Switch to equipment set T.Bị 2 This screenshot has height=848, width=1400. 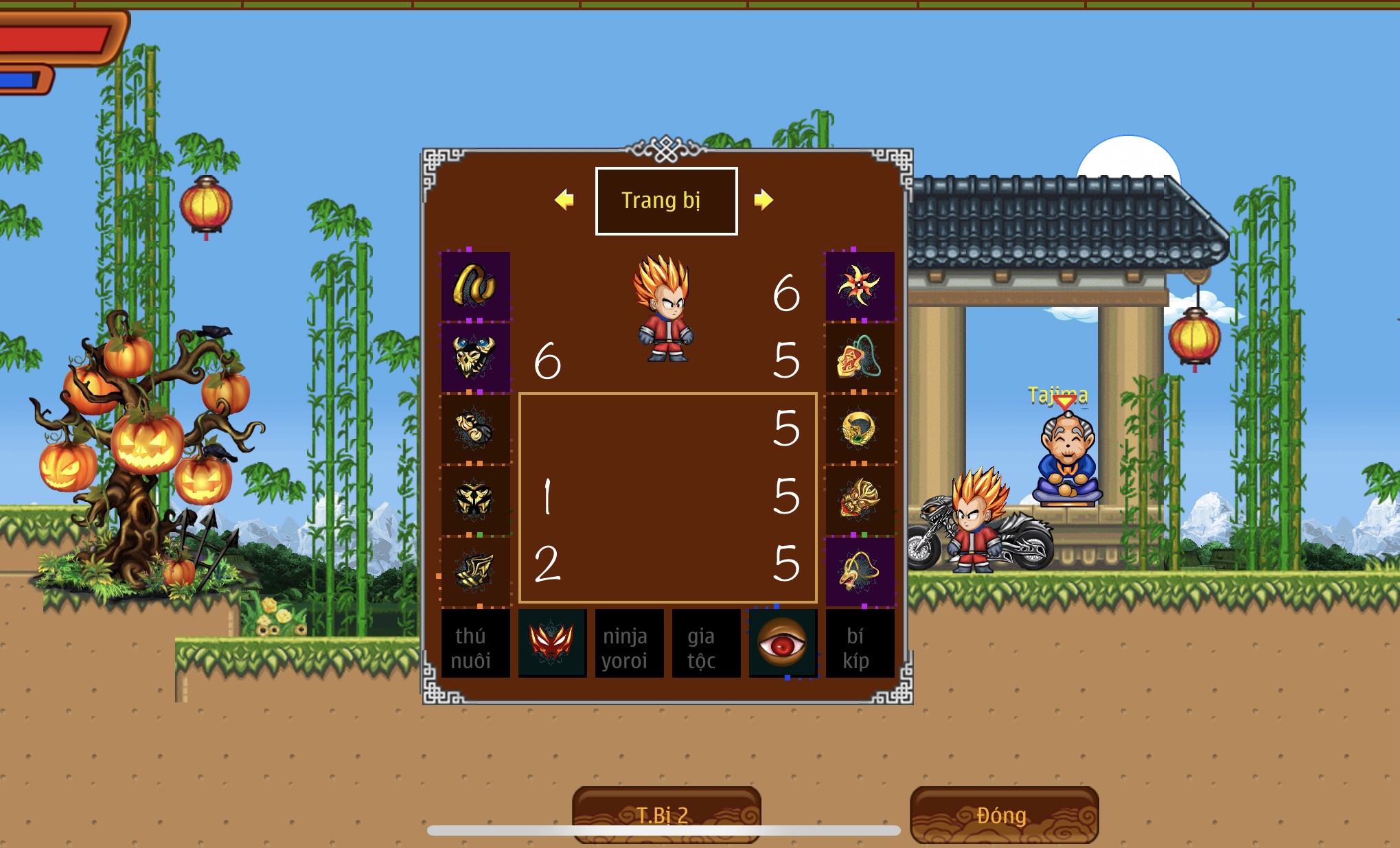pos(666,814)
